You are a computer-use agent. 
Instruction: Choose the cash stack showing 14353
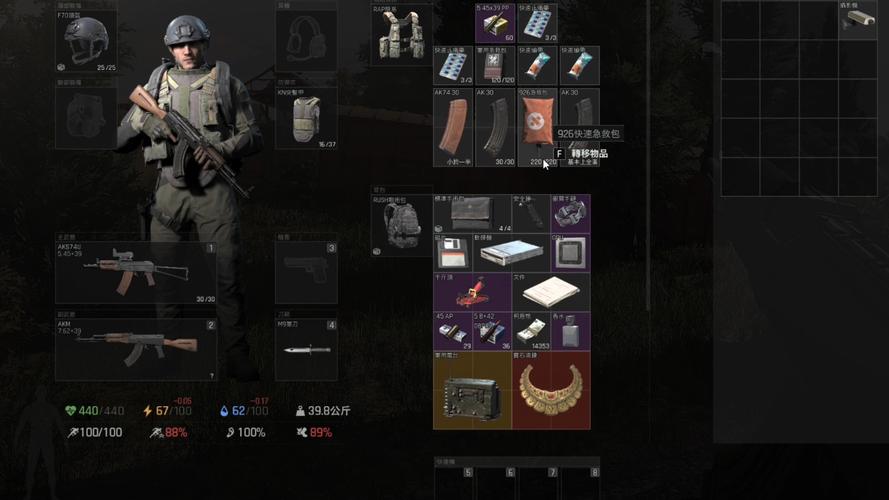531,332
